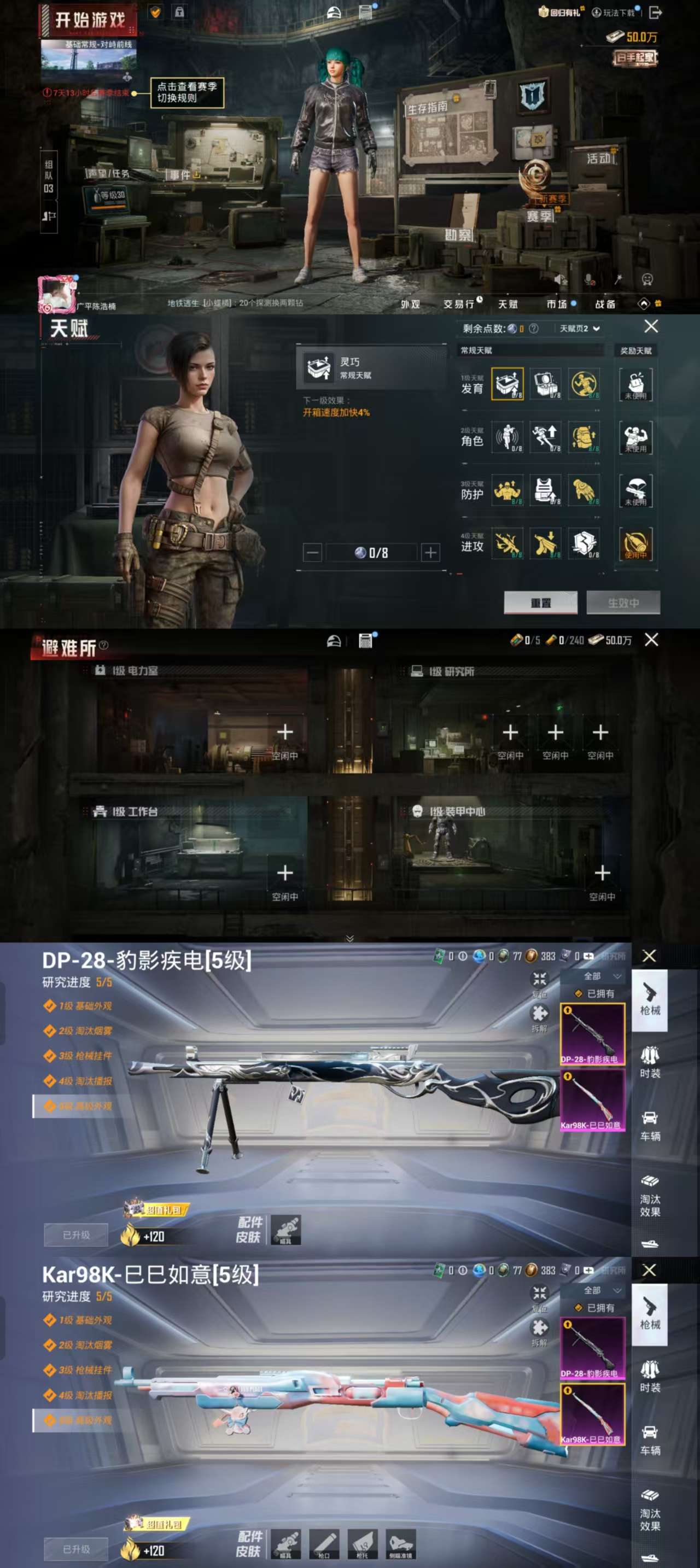The width and height of the screenshot is (700, 1568).
Task: Increase talent points with the plus stepper
Action: click(x=432, y=552)
